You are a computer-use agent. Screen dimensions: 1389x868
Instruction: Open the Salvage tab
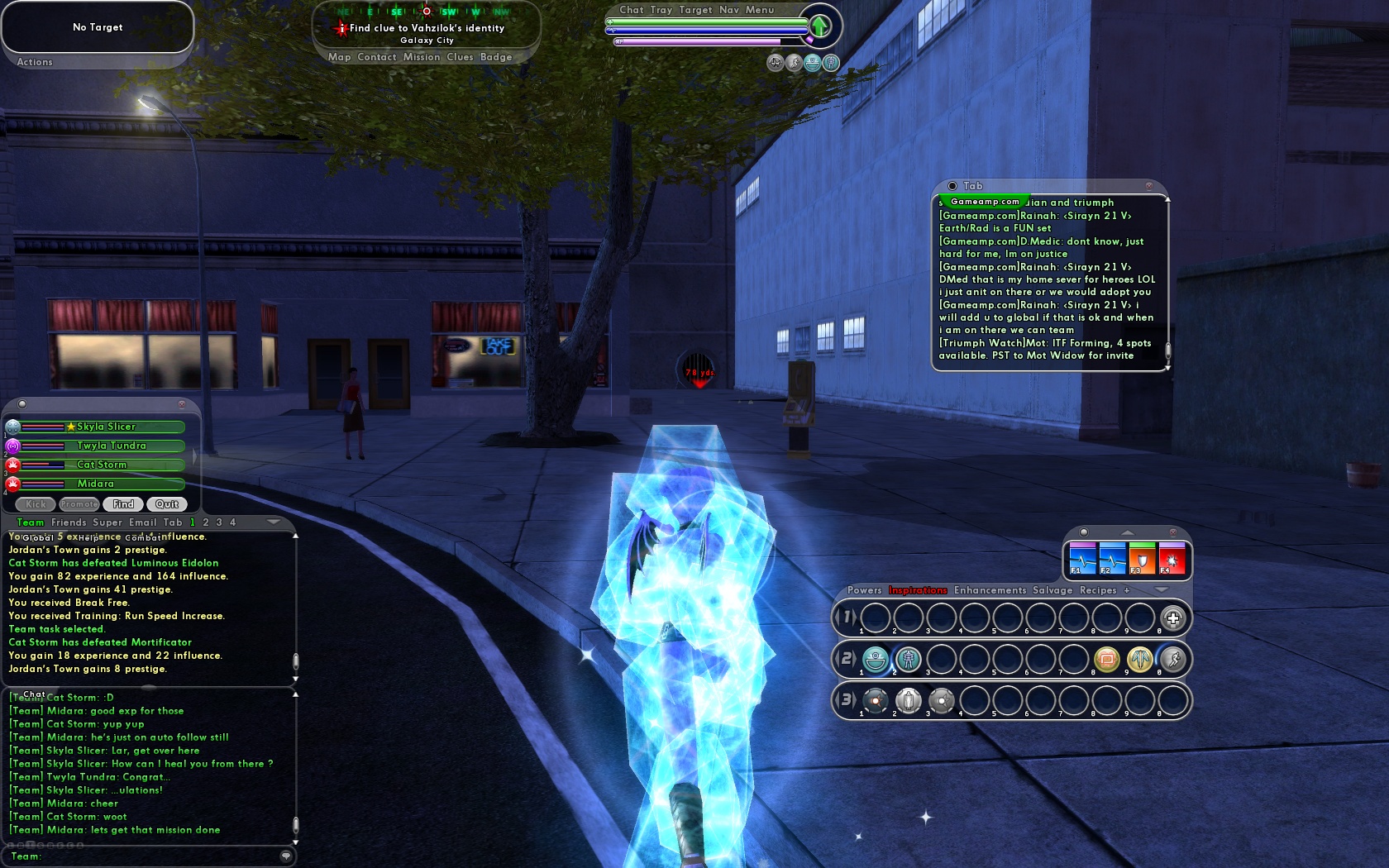[1052, 590]
